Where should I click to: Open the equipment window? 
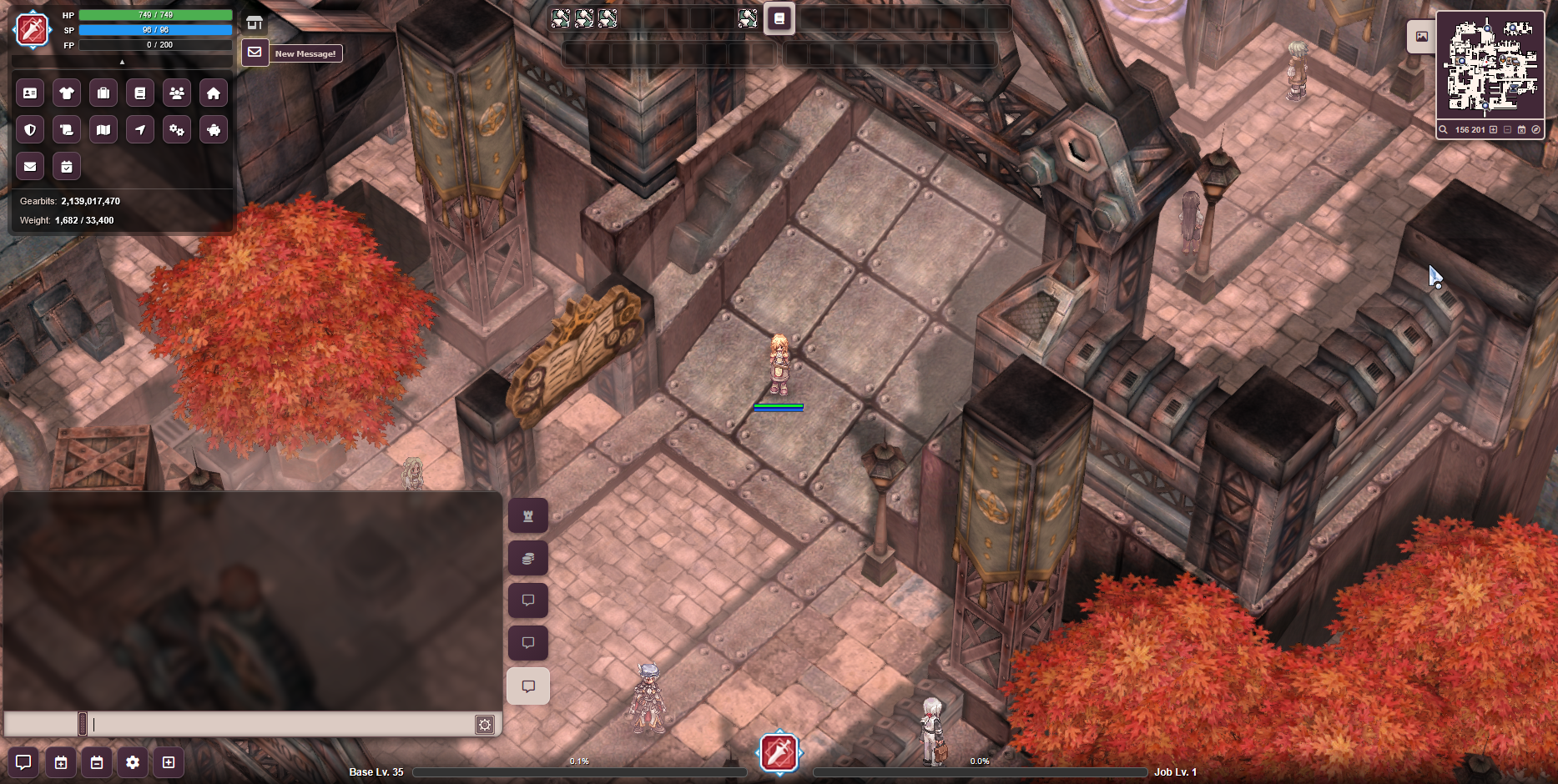pos(67,93)
